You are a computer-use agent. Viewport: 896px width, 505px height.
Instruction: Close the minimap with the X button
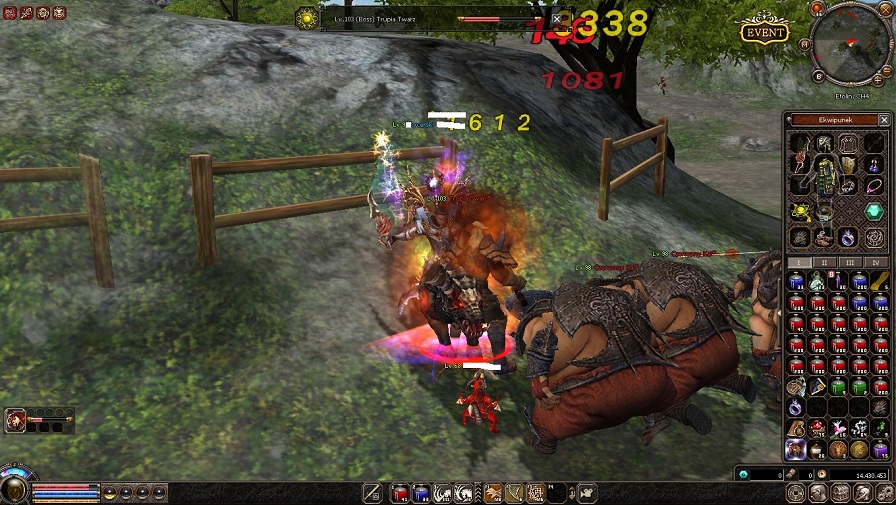[883, 9]
